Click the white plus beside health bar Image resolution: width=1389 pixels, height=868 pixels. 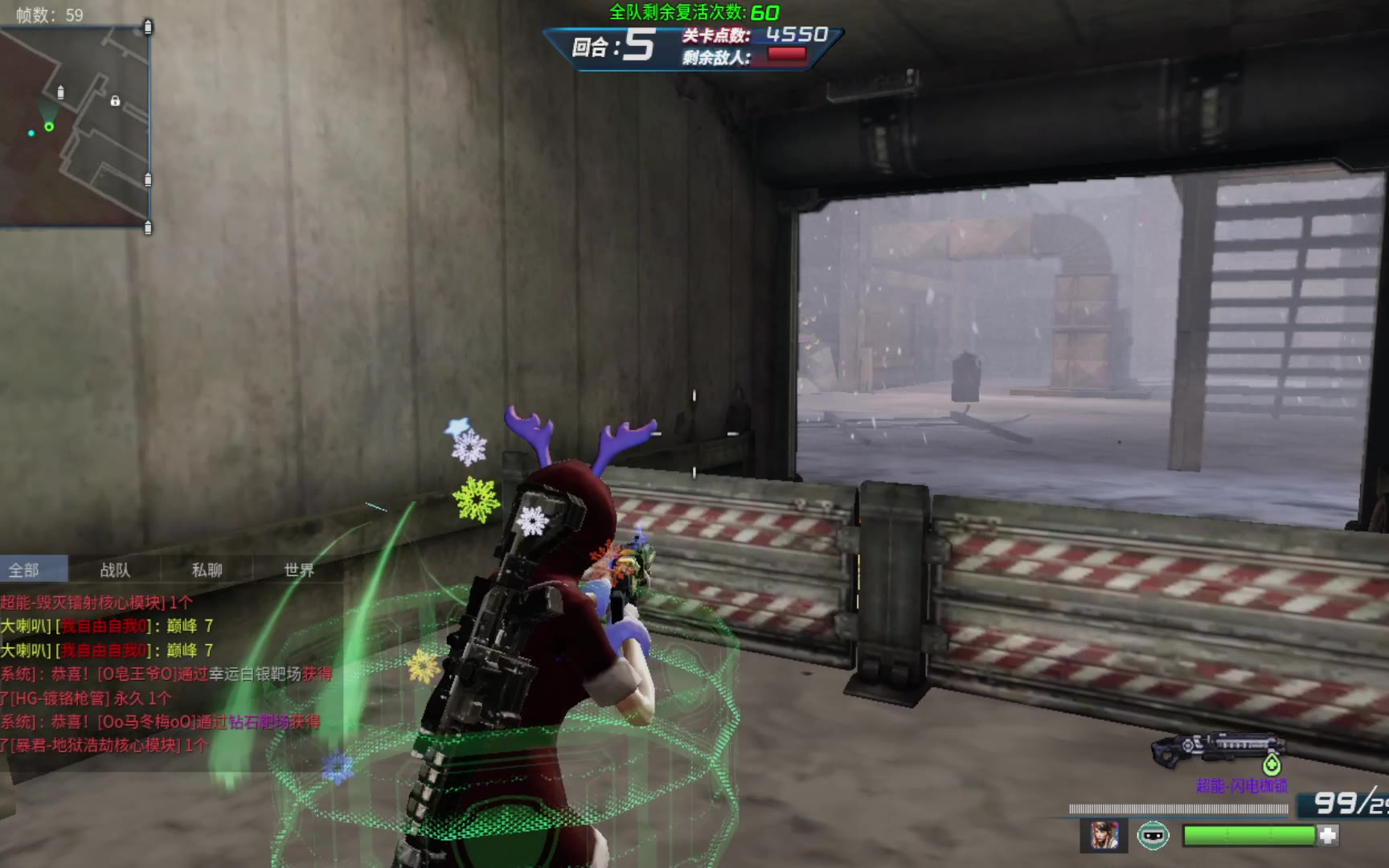click(x=1328, y=836)
